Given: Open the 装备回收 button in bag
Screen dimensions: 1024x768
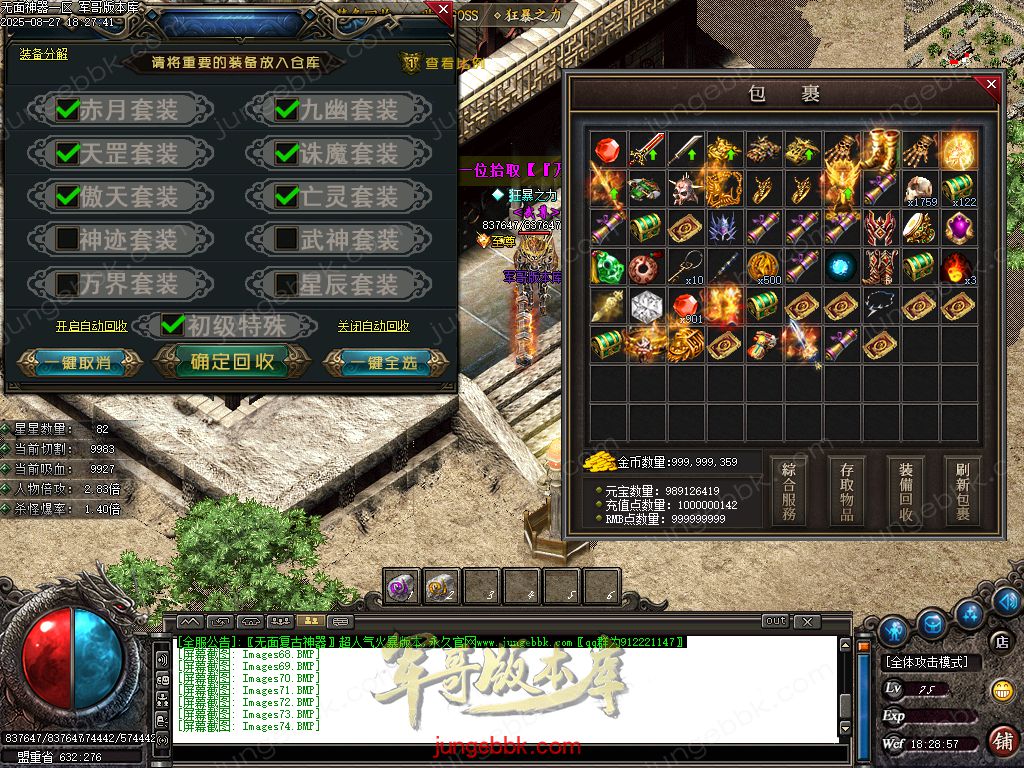Looking at the screenshot, I should 906,491.
